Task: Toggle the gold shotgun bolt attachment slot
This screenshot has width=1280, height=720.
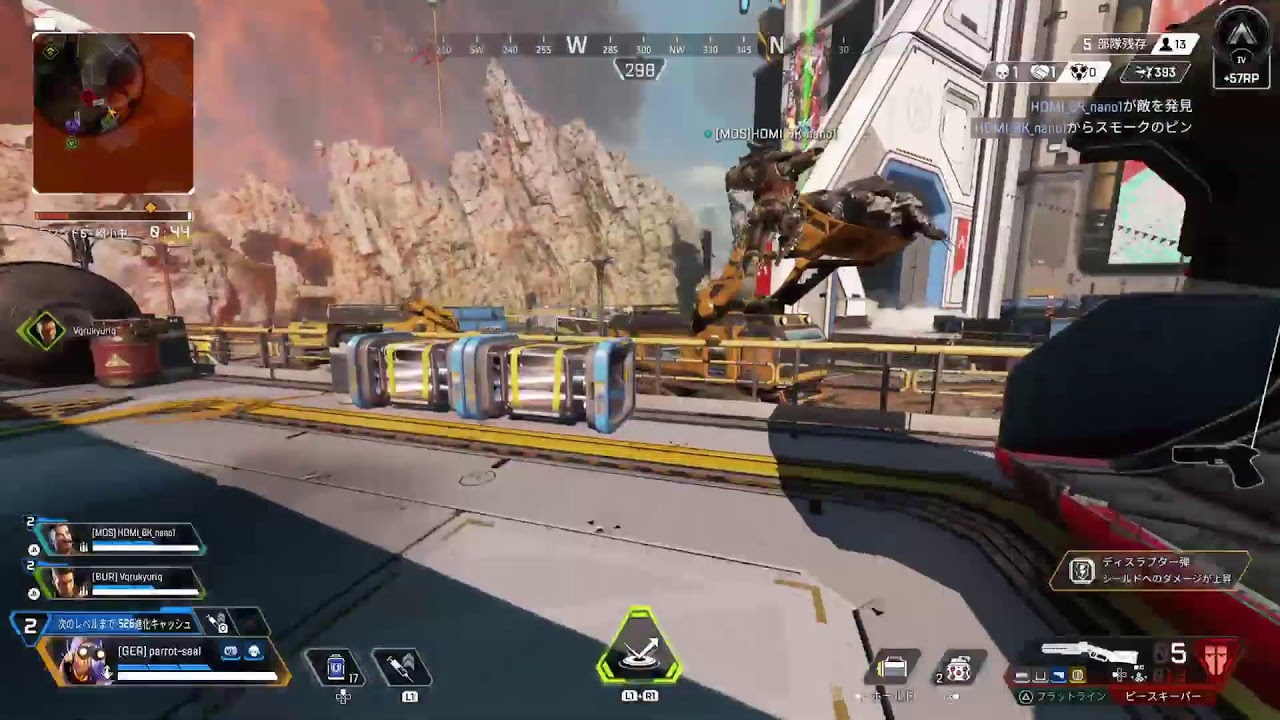Action: point(1075,676)
